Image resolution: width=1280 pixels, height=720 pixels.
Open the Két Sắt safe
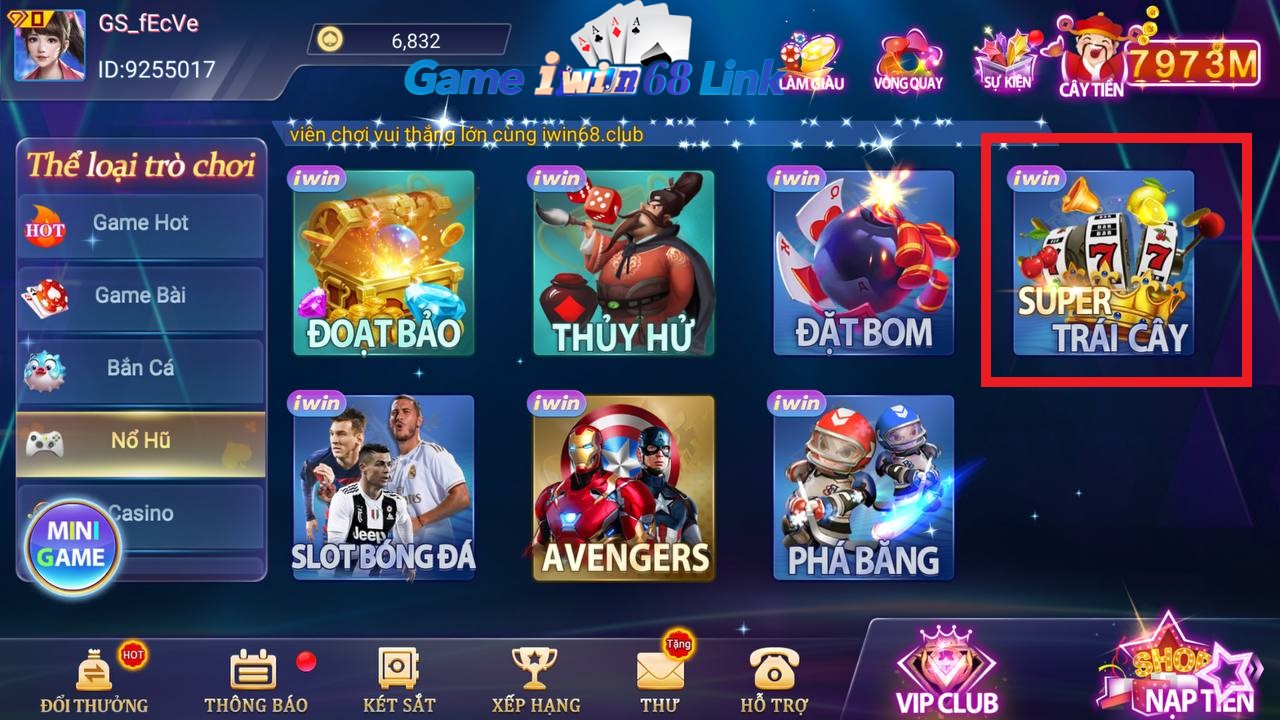point(399,680)
